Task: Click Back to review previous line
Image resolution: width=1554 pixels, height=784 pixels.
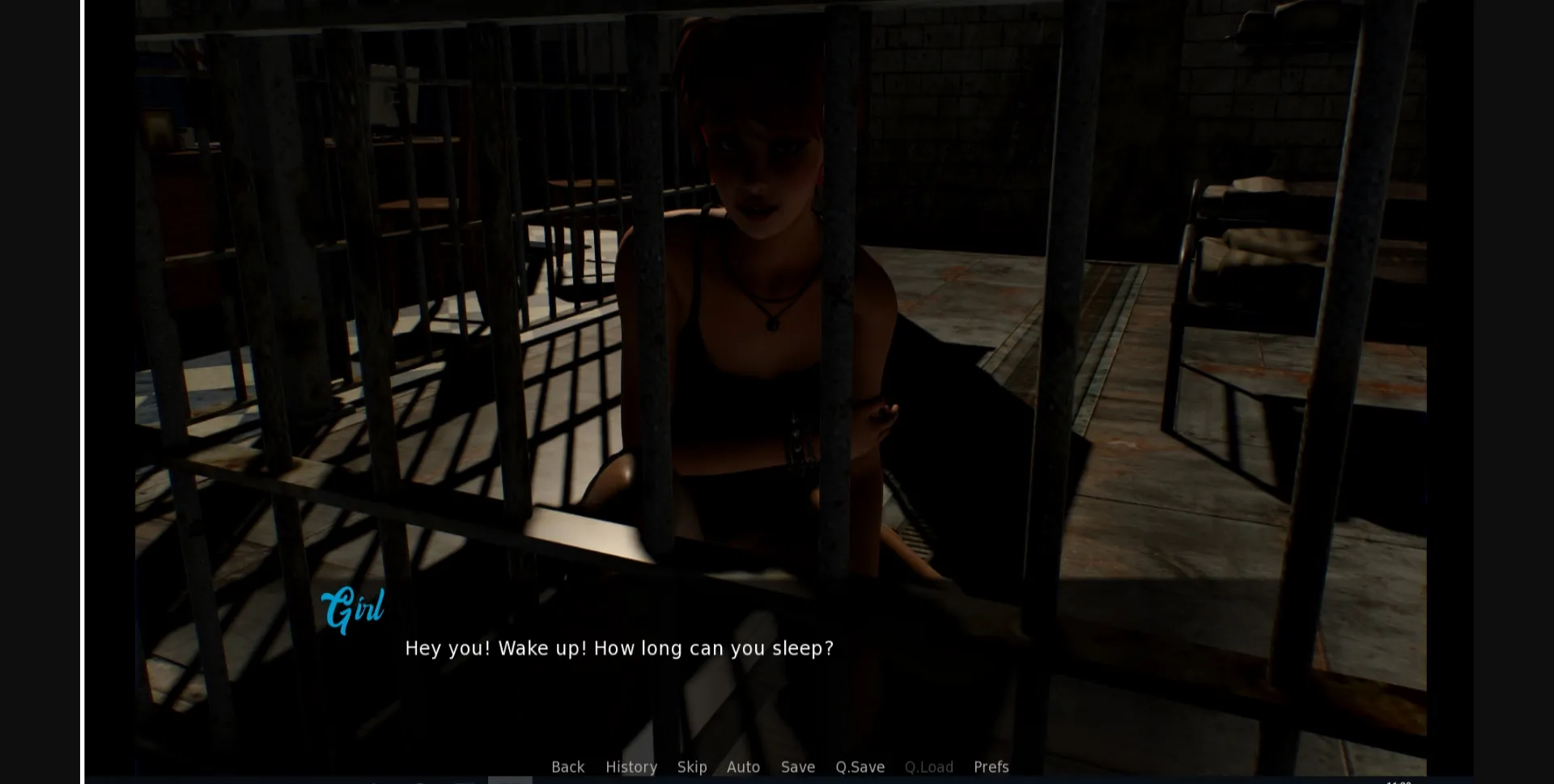Action: click(567, 767)
